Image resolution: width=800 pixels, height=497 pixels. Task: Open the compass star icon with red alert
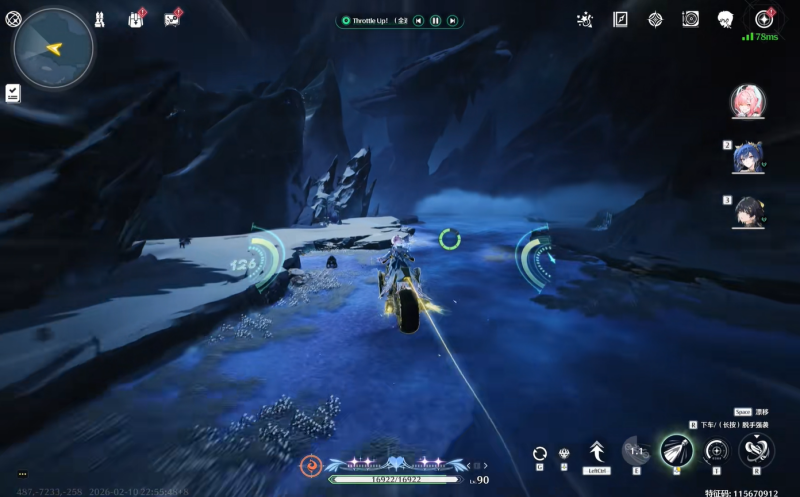764,19
